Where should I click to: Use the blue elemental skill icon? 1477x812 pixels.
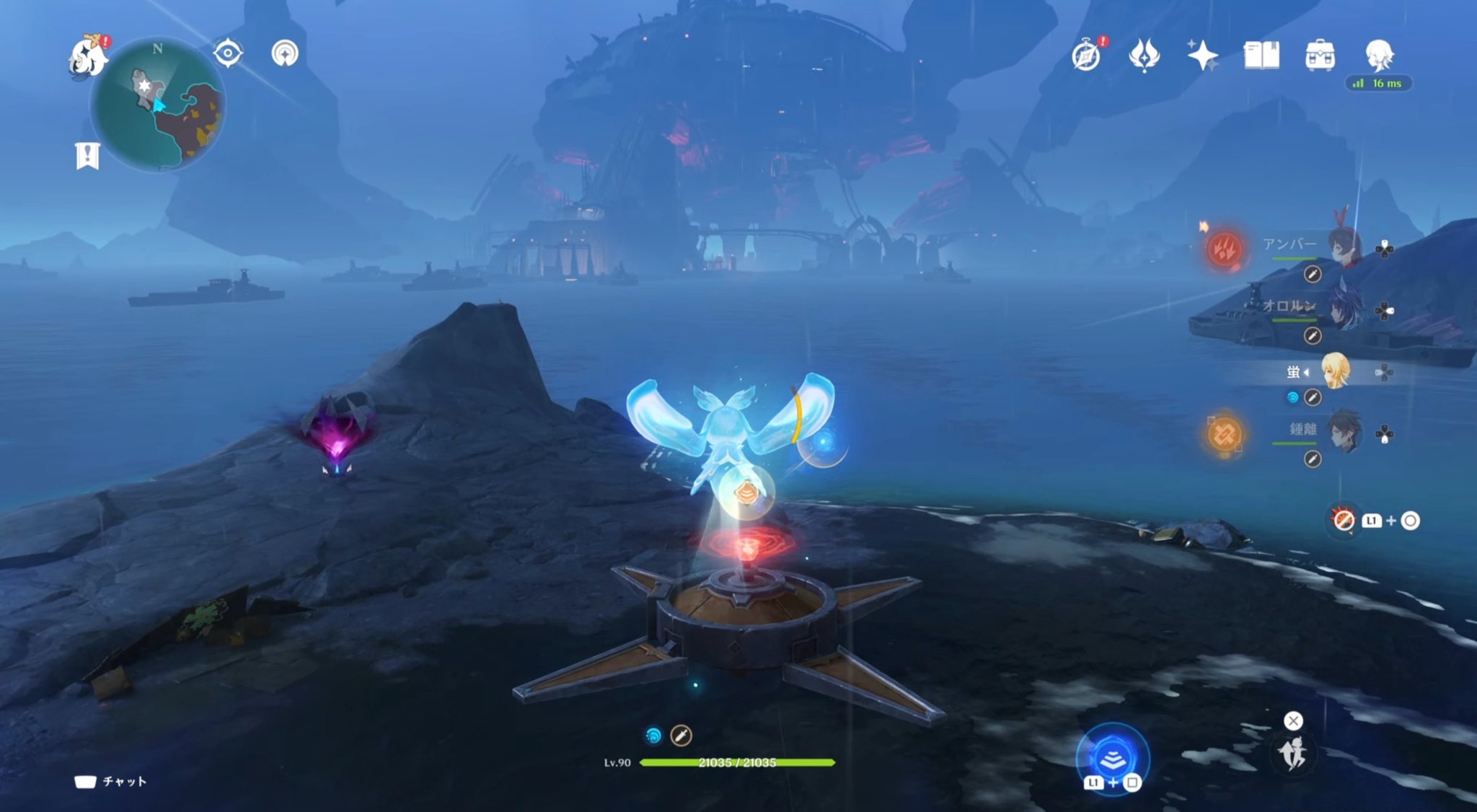pos(1112,758)
